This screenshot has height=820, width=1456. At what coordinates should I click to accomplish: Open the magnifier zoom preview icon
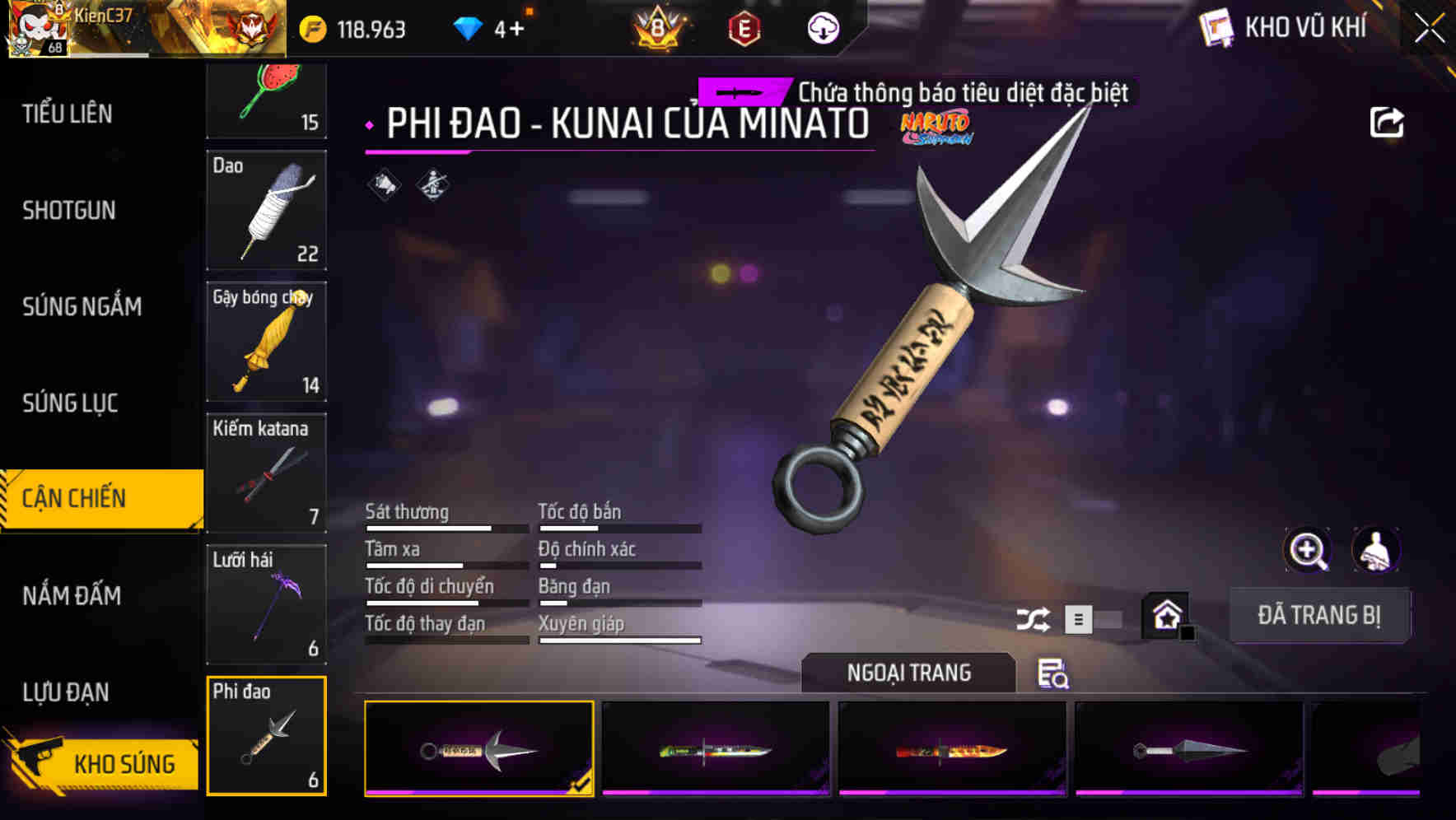click(x=1309, y=550)
